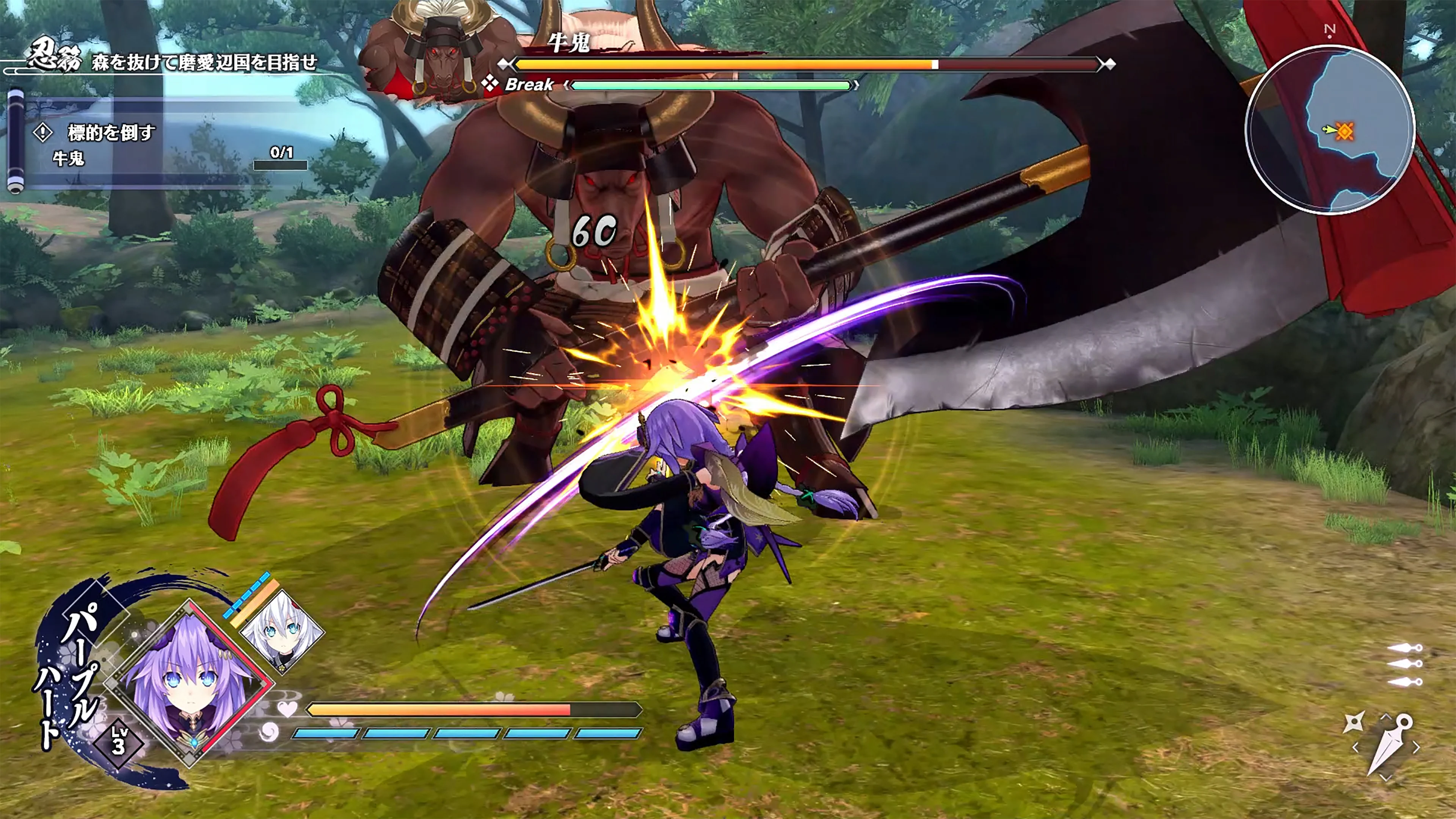This screenshot has height=819, width=1456.
Task: Open the circular minimap
Action: click(x=1329, y=130)
